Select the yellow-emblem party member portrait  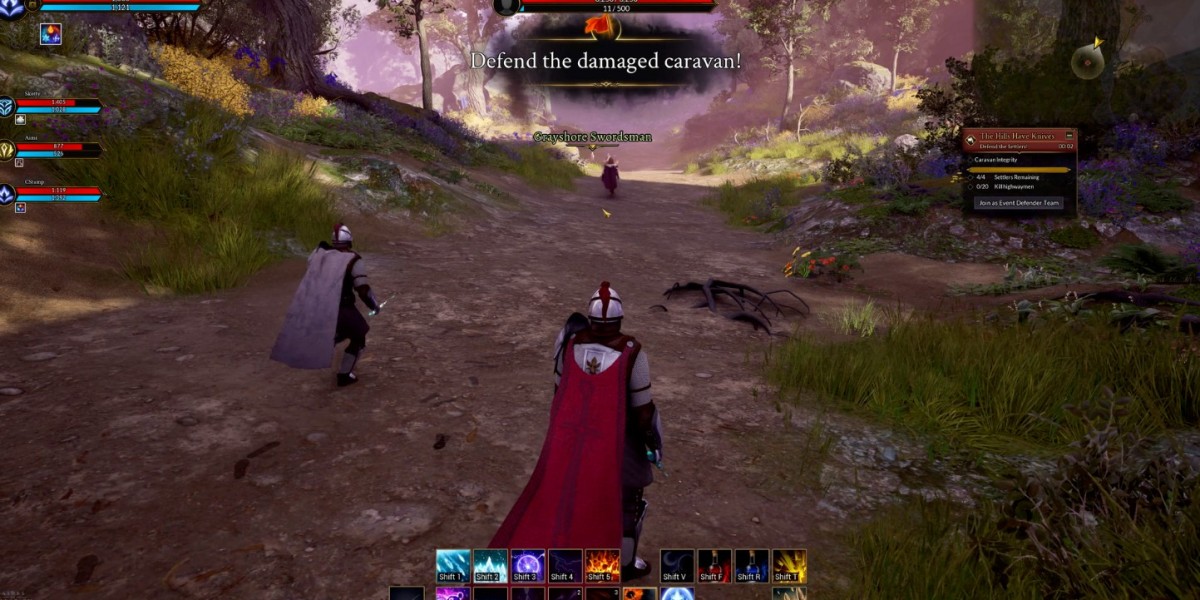8,150
